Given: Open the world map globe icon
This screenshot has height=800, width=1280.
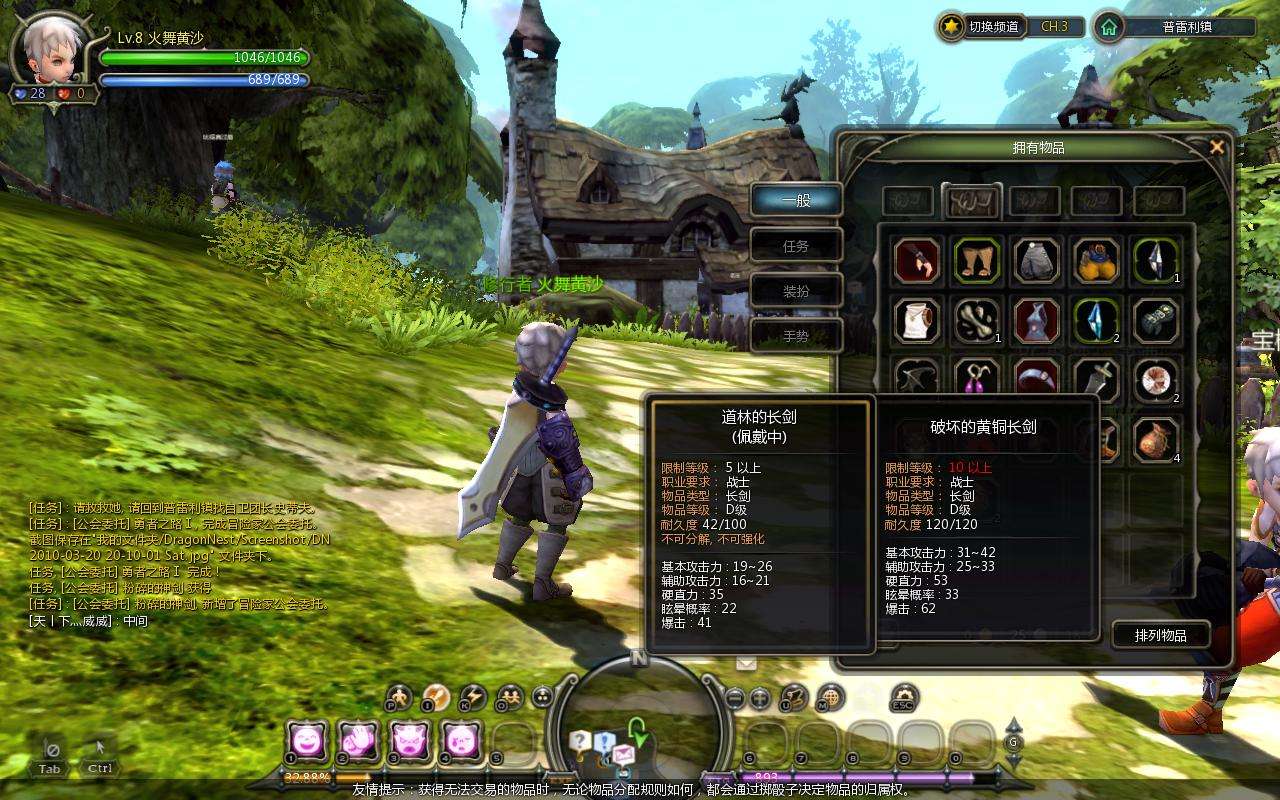Looking at the screenshot, I should tap(828, 697).
